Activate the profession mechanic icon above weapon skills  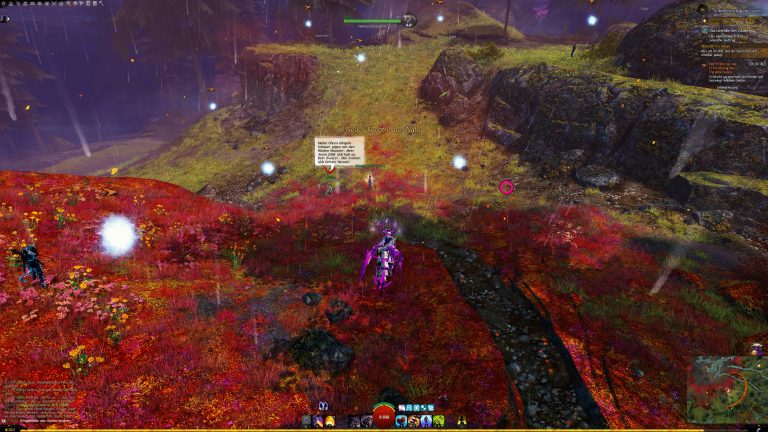point(324,406)
